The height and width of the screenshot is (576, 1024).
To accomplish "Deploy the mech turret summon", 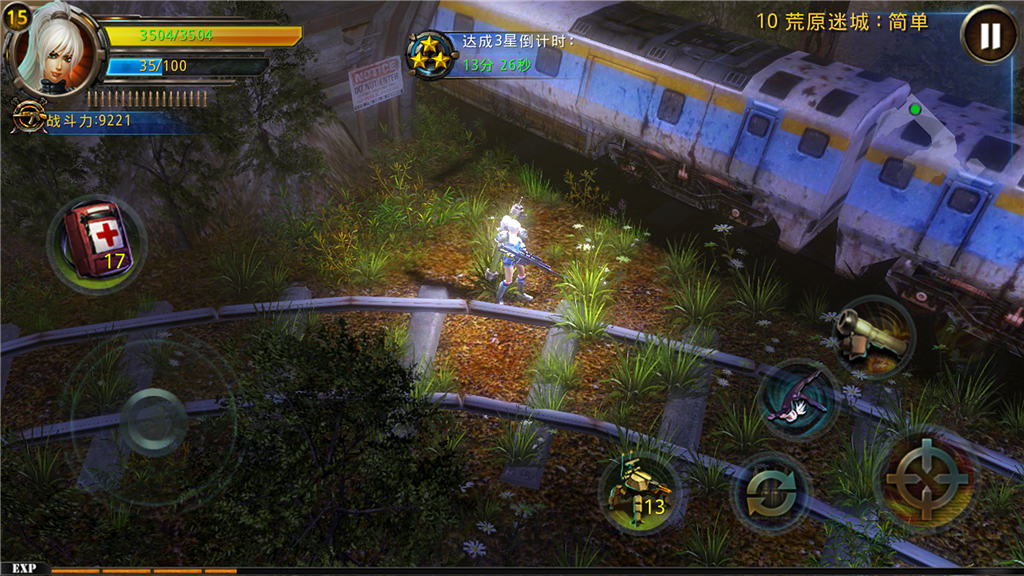I will pyautogui.click(x=639, y=493).
